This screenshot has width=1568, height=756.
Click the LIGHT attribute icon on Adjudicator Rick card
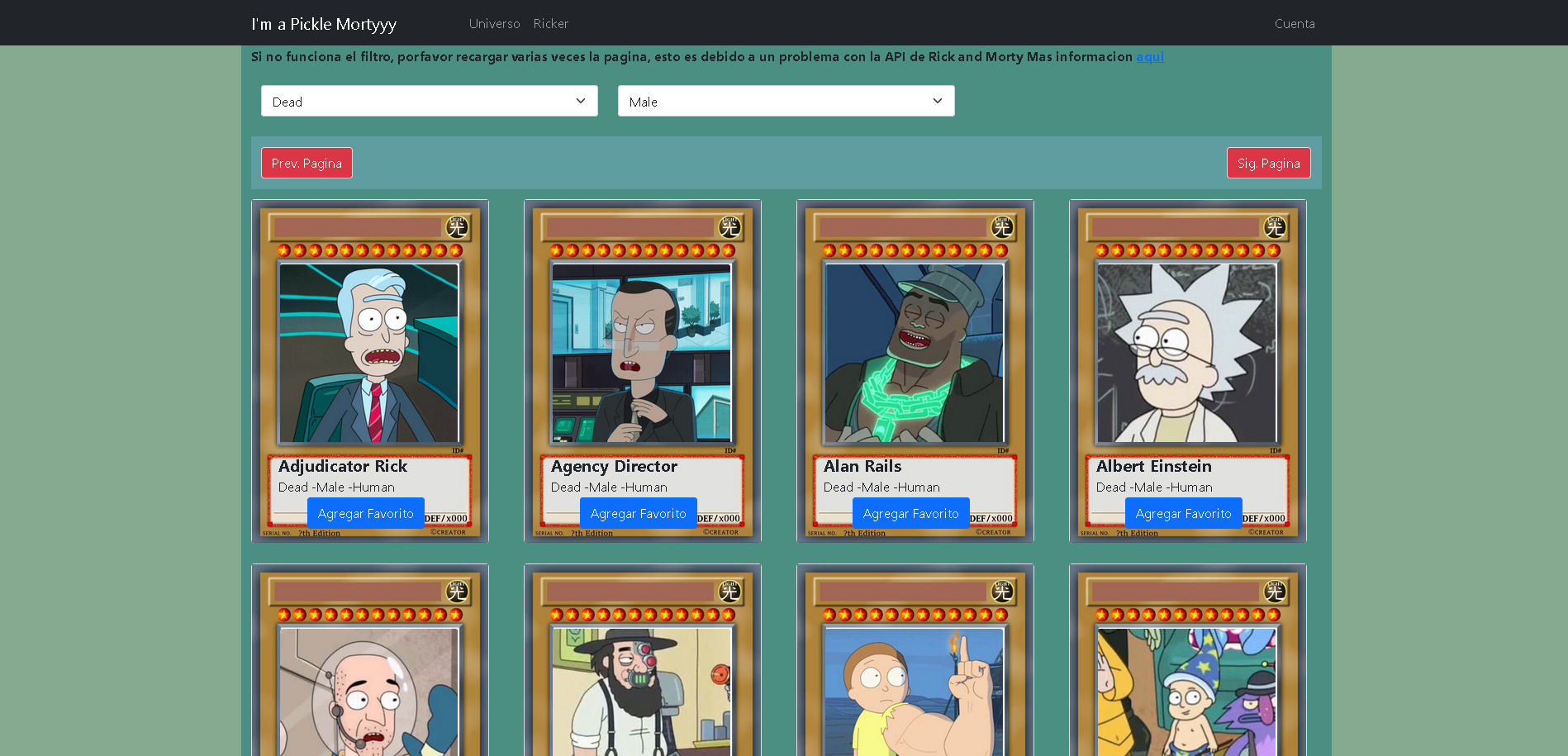pos(457,227)
